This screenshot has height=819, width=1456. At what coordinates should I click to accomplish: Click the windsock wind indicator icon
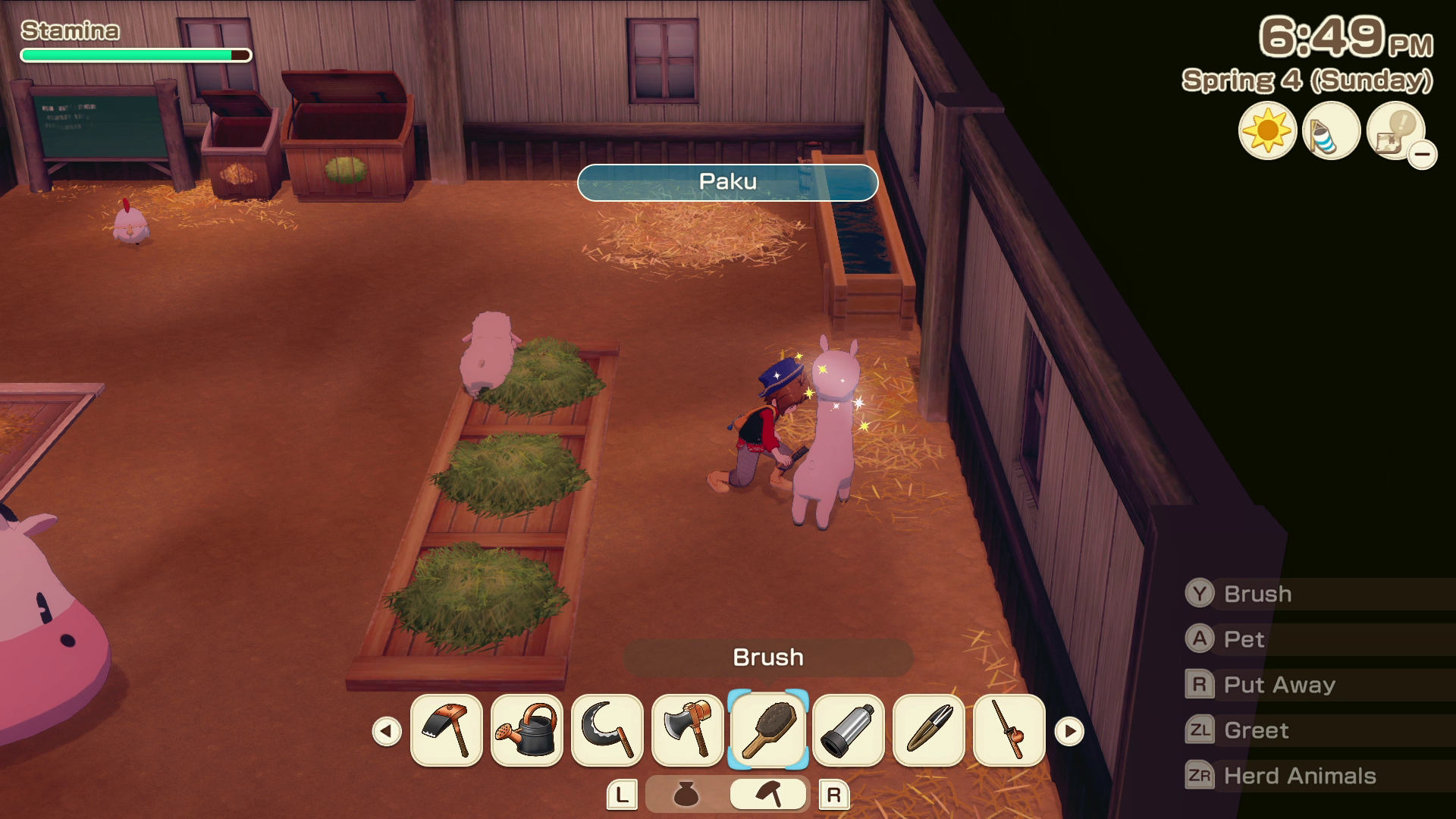tap(1330, 130)
